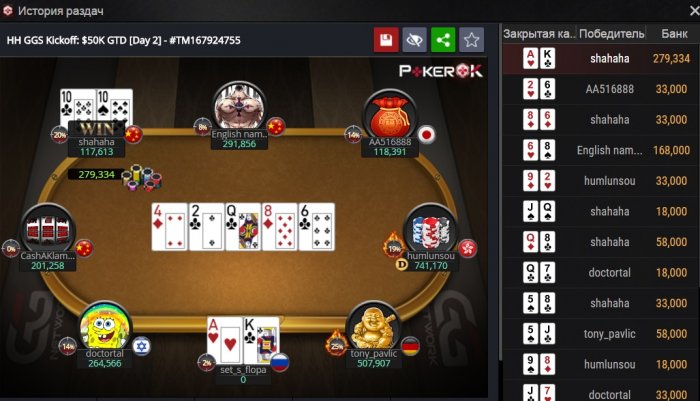Click the Закрытая ка.. column header

[538, 33]
